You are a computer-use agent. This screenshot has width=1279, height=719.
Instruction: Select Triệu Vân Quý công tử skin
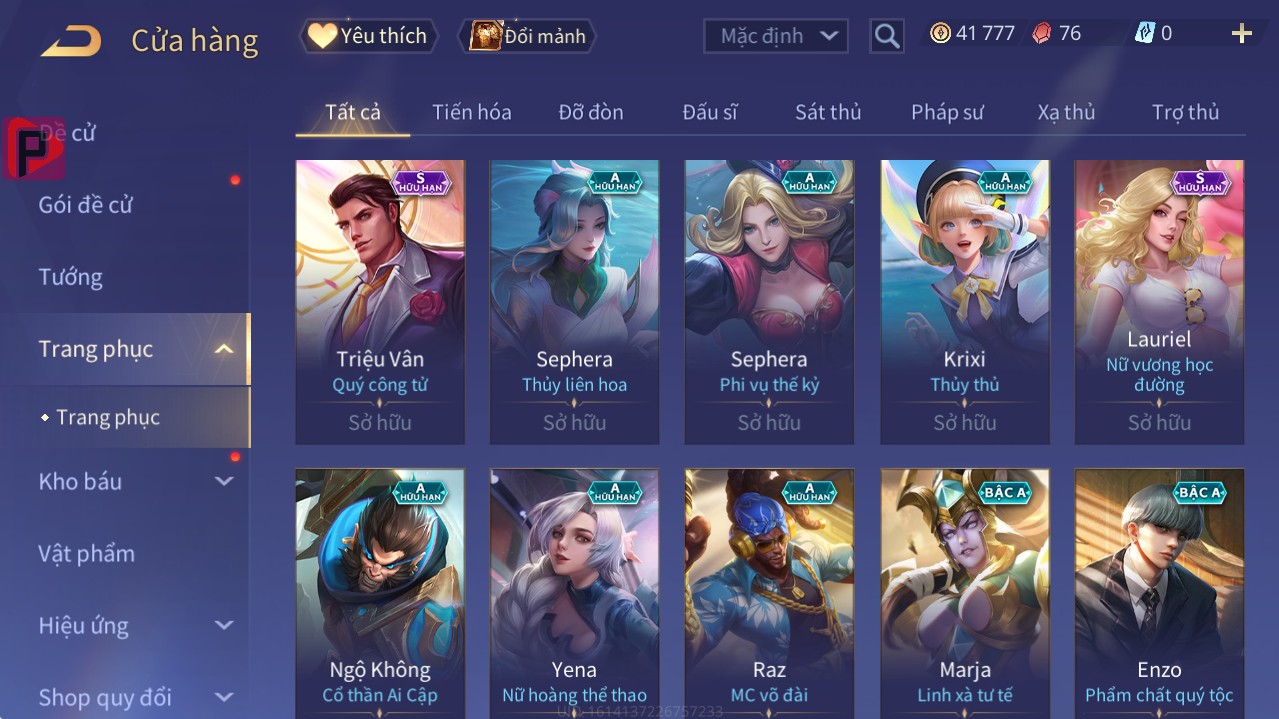tap(380, 300)
